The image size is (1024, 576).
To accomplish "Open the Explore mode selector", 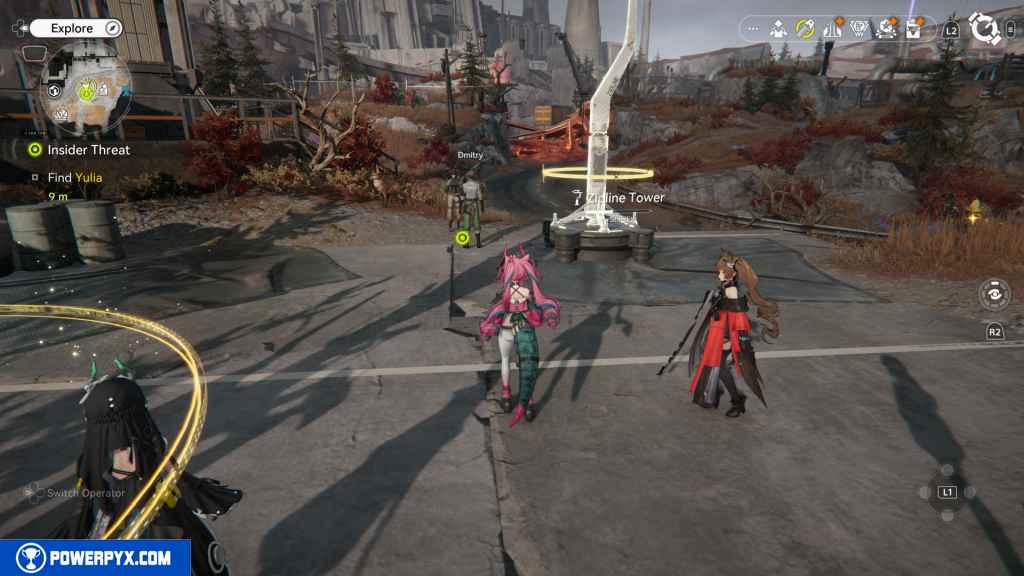I will click(x=76, y=29).
